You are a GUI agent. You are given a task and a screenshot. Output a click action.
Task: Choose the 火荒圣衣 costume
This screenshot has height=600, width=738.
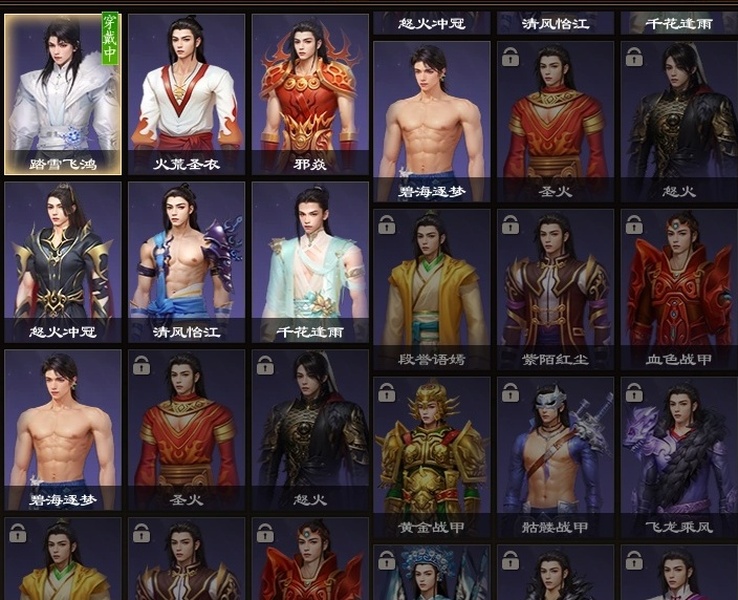coord(187,95)
